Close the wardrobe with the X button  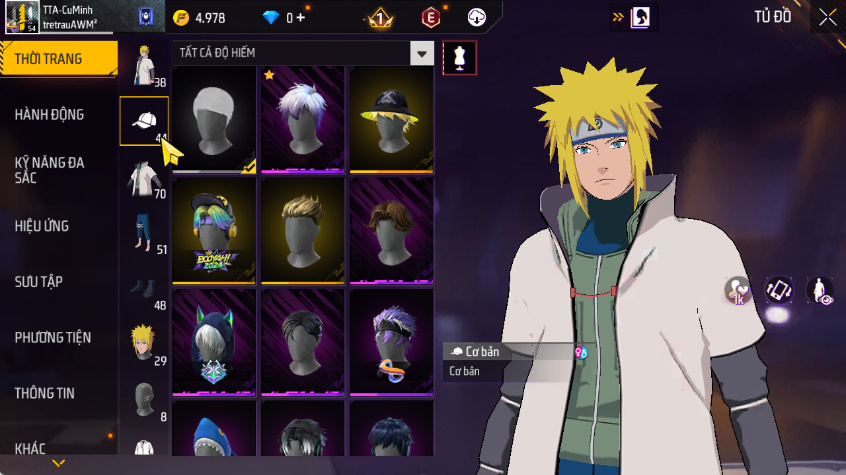pos(828,17)
